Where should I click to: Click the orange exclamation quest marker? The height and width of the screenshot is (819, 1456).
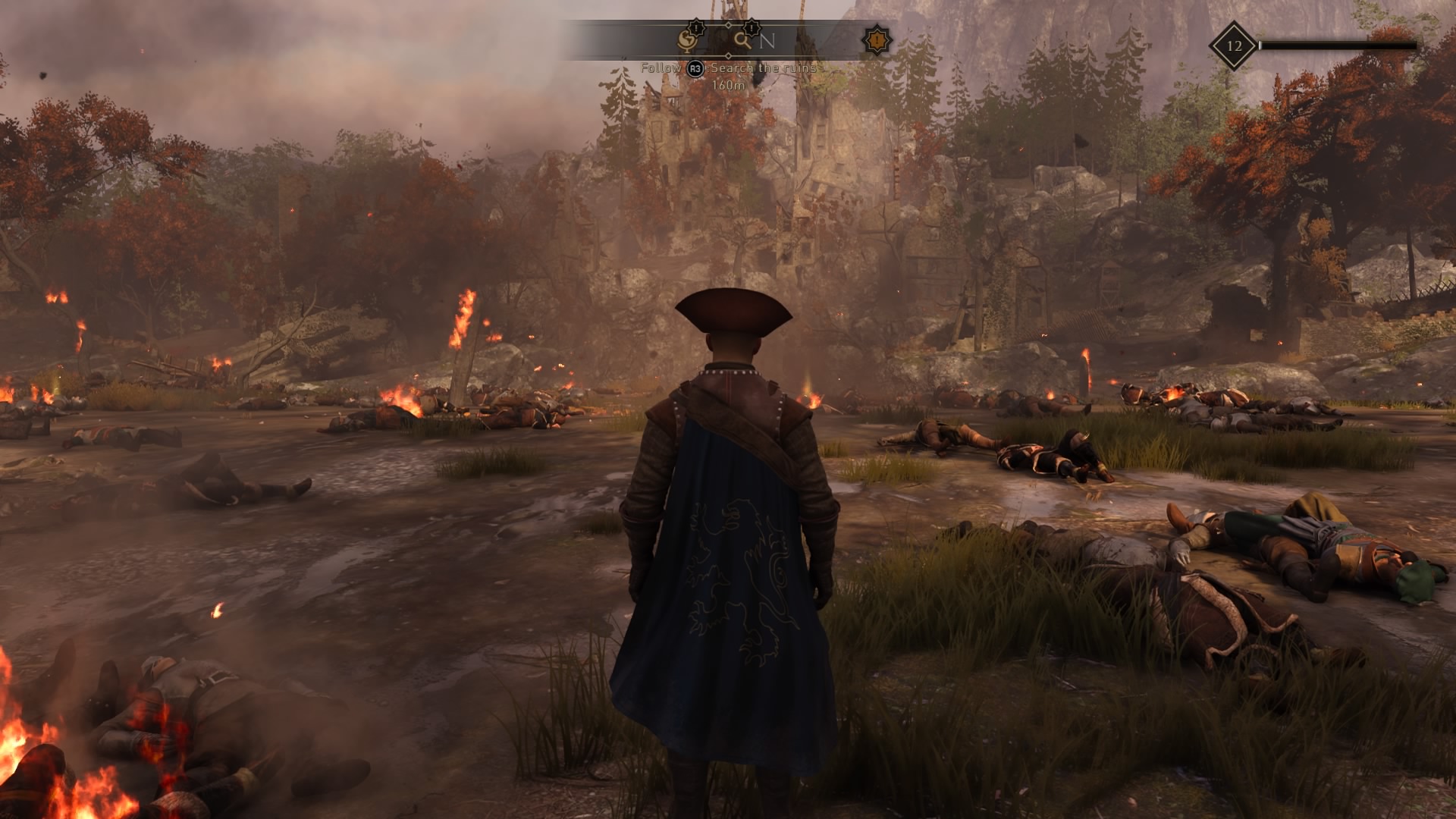pyautogui.click(x=877, y=40)
